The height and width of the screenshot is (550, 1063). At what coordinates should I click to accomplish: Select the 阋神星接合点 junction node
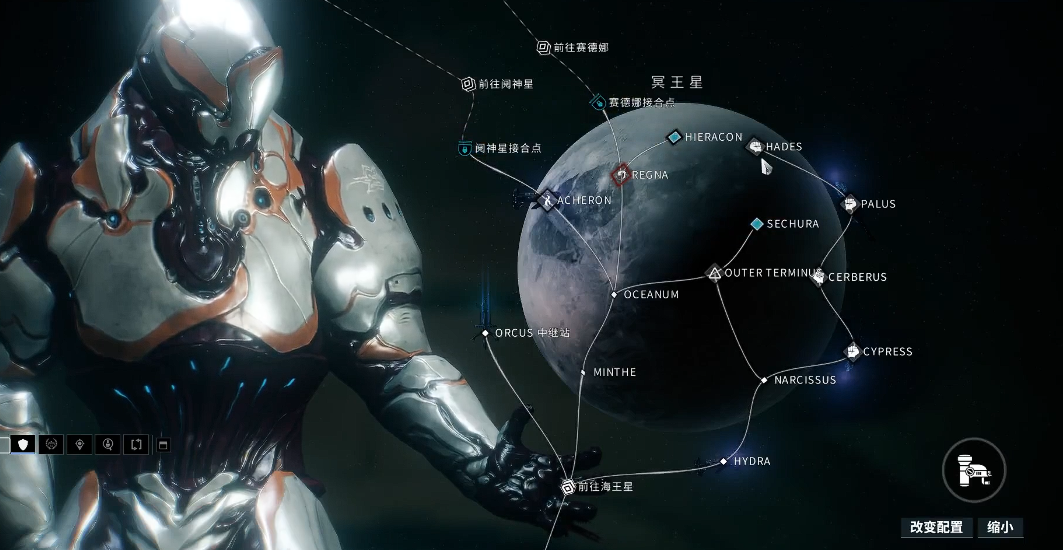(x=465, y=148)
